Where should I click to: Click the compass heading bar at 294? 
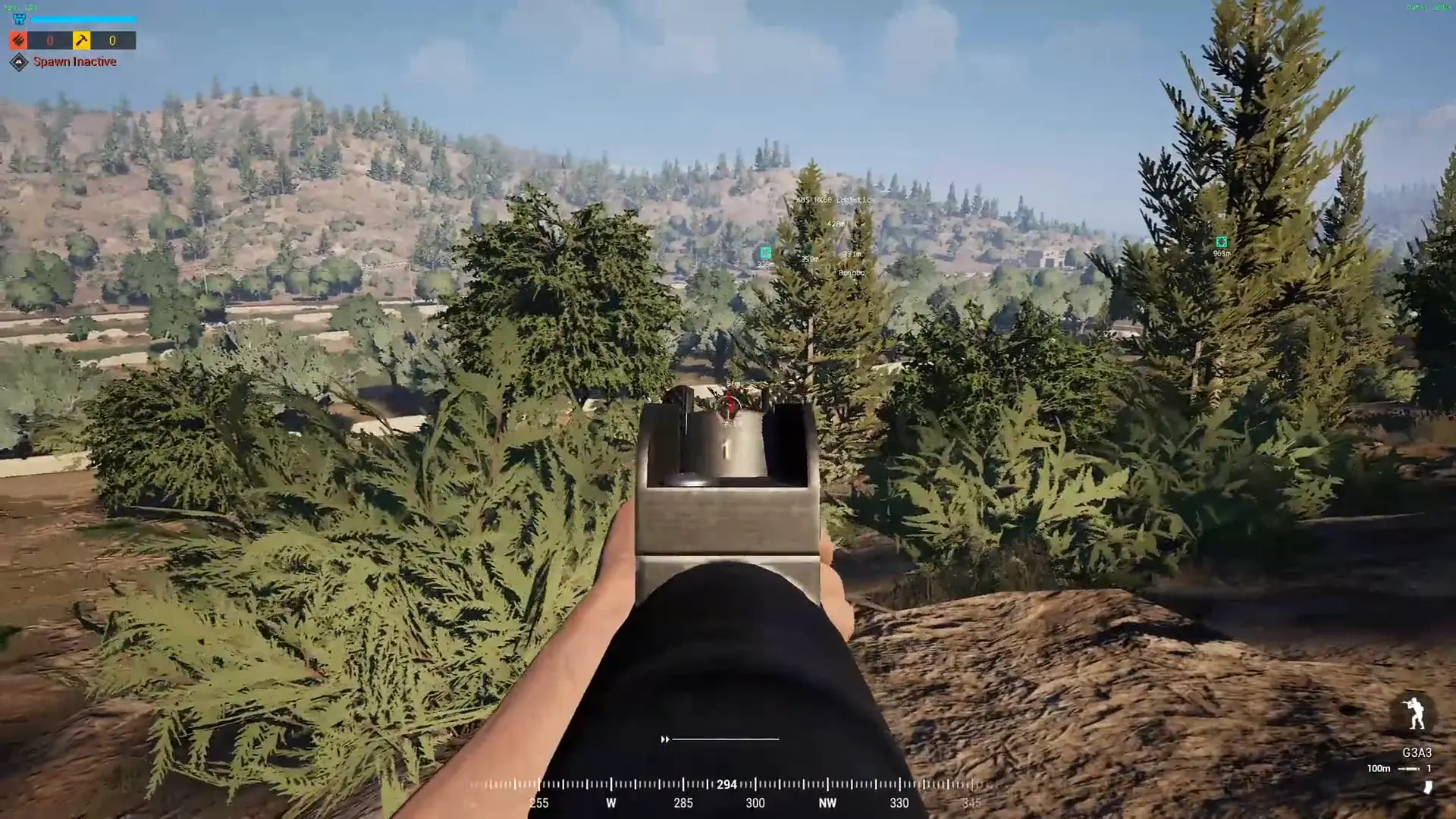click(726, 784)
